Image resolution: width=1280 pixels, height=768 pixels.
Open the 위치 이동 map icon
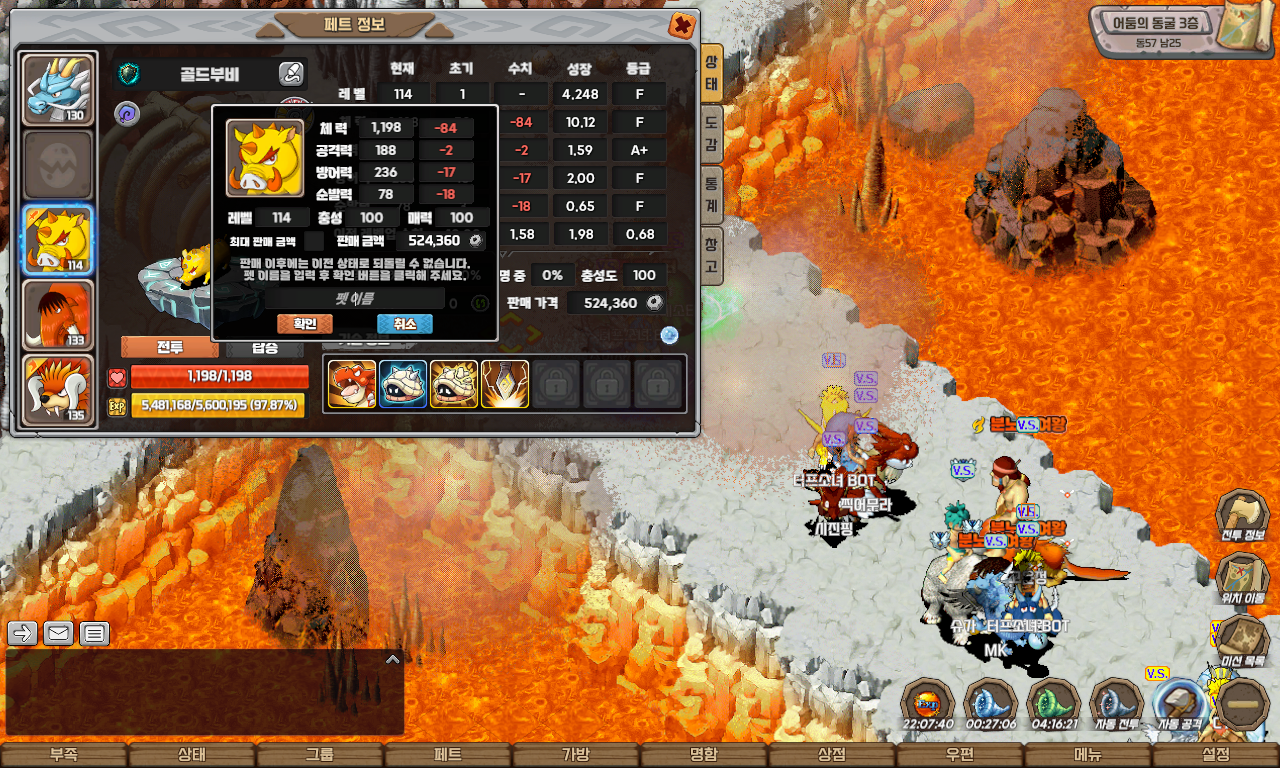1242,578
